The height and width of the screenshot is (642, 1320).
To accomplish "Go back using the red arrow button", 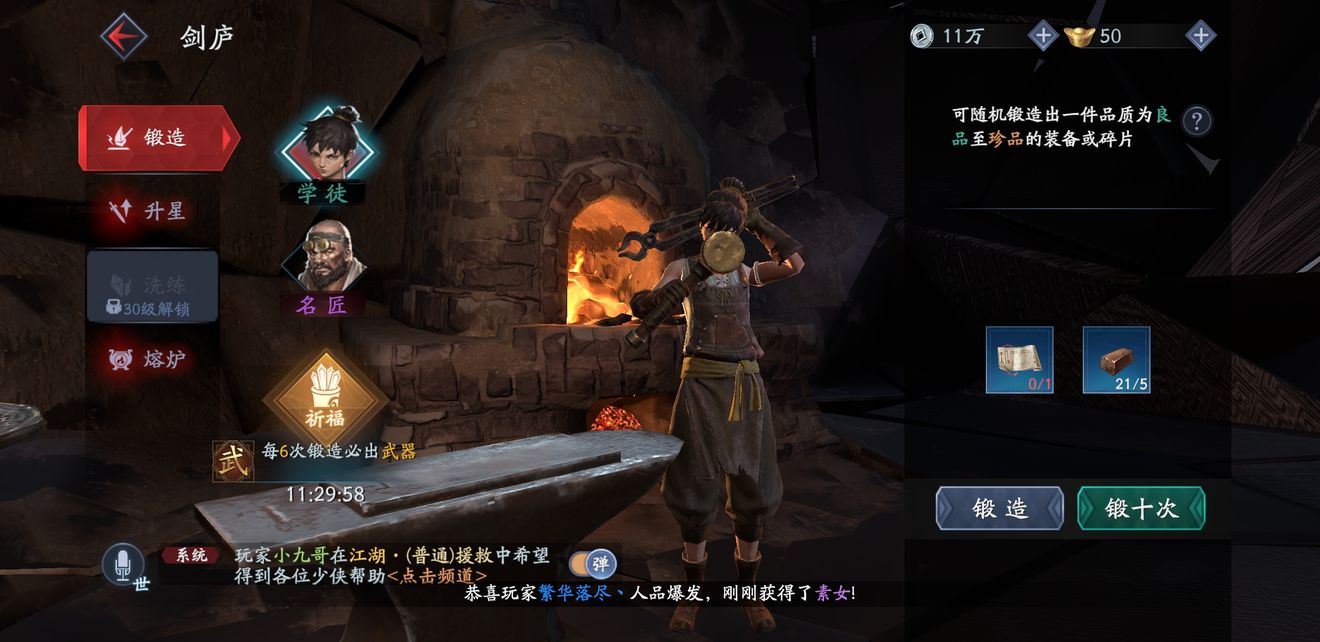I will (x=124, y=37).
